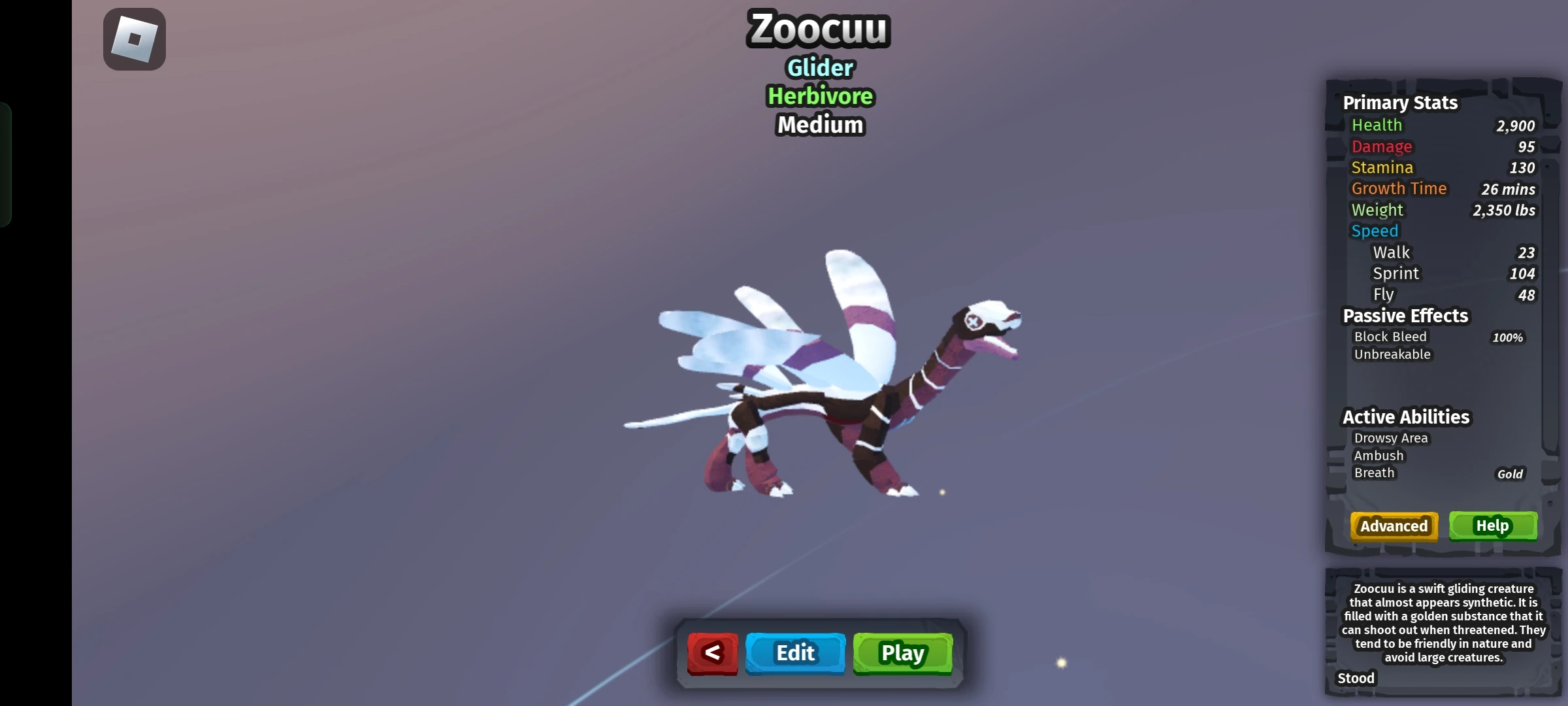
Task: Open the Advanced stats view
Action: (1394, 526)
